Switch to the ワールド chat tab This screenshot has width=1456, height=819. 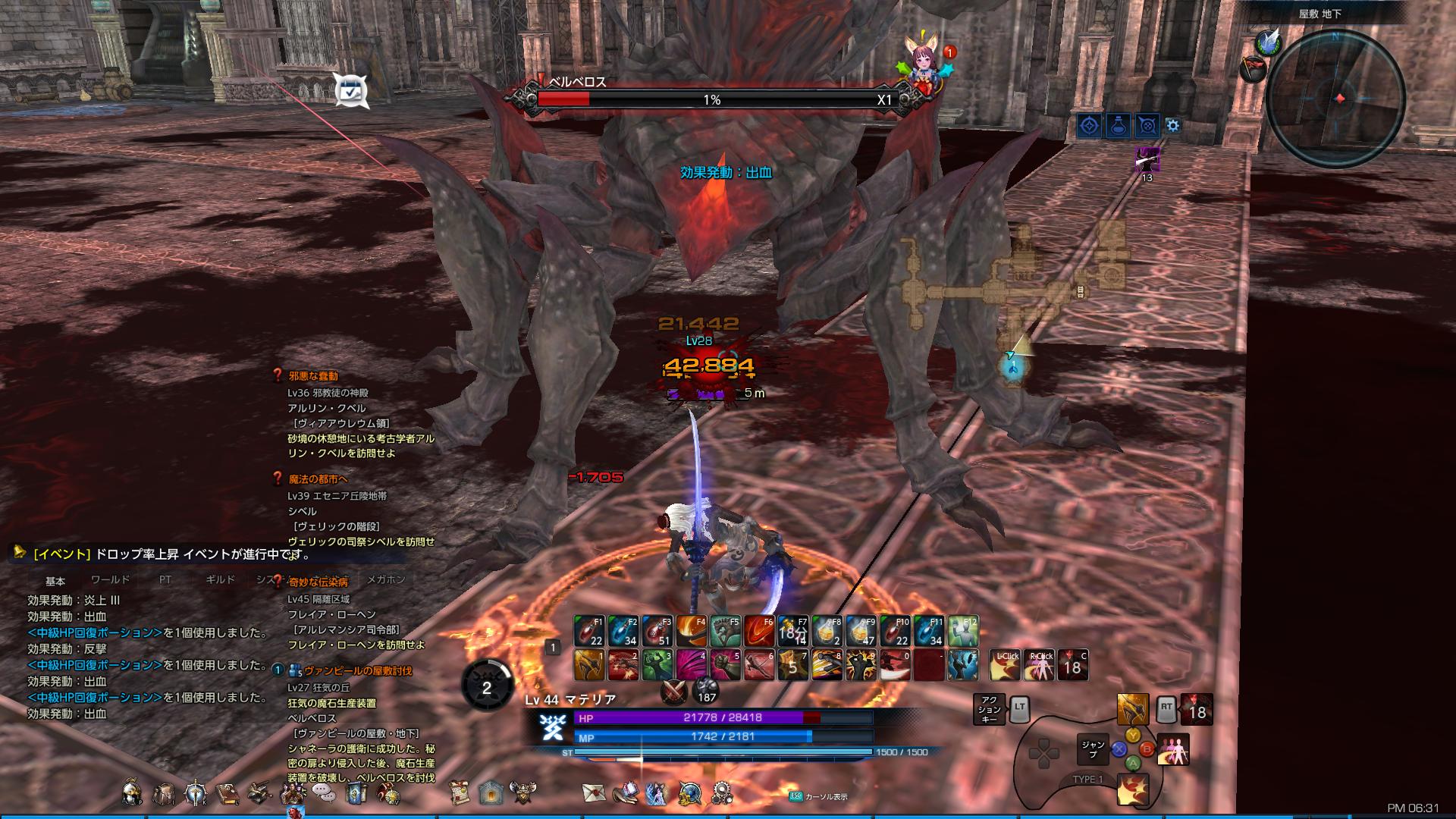click(111, 579)
